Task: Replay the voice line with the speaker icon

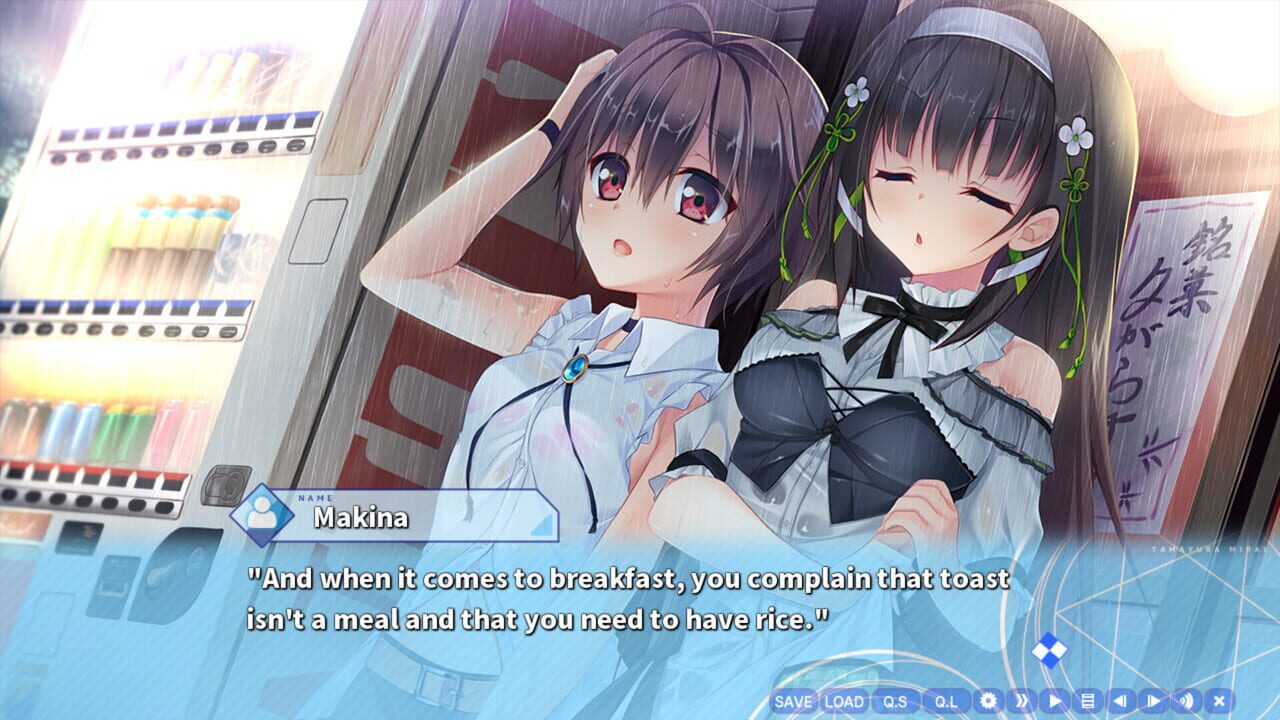Action: click(x=1188, y=704)
